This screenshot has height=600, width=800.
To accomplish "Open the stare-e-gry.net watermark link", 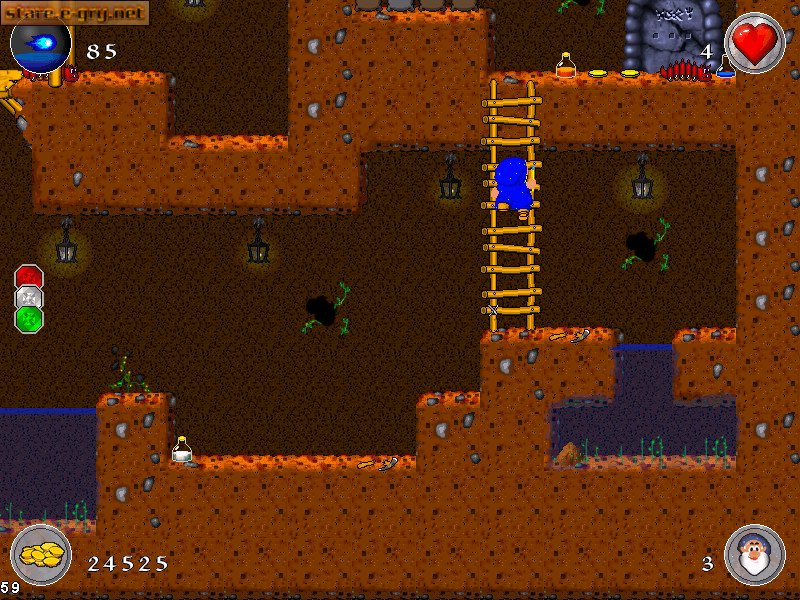I will pyautogui.click(x=75, y=12).
